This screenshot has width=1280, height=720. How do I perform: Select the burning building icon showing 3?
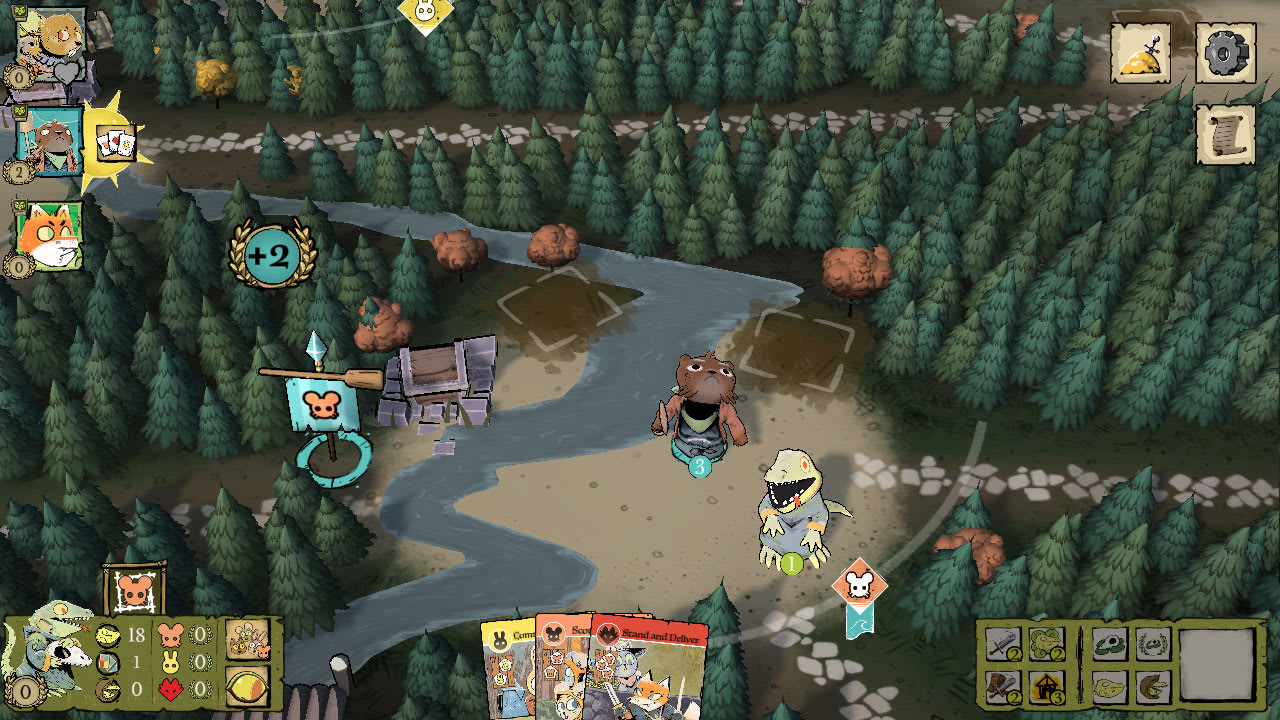click(1048, 688)
